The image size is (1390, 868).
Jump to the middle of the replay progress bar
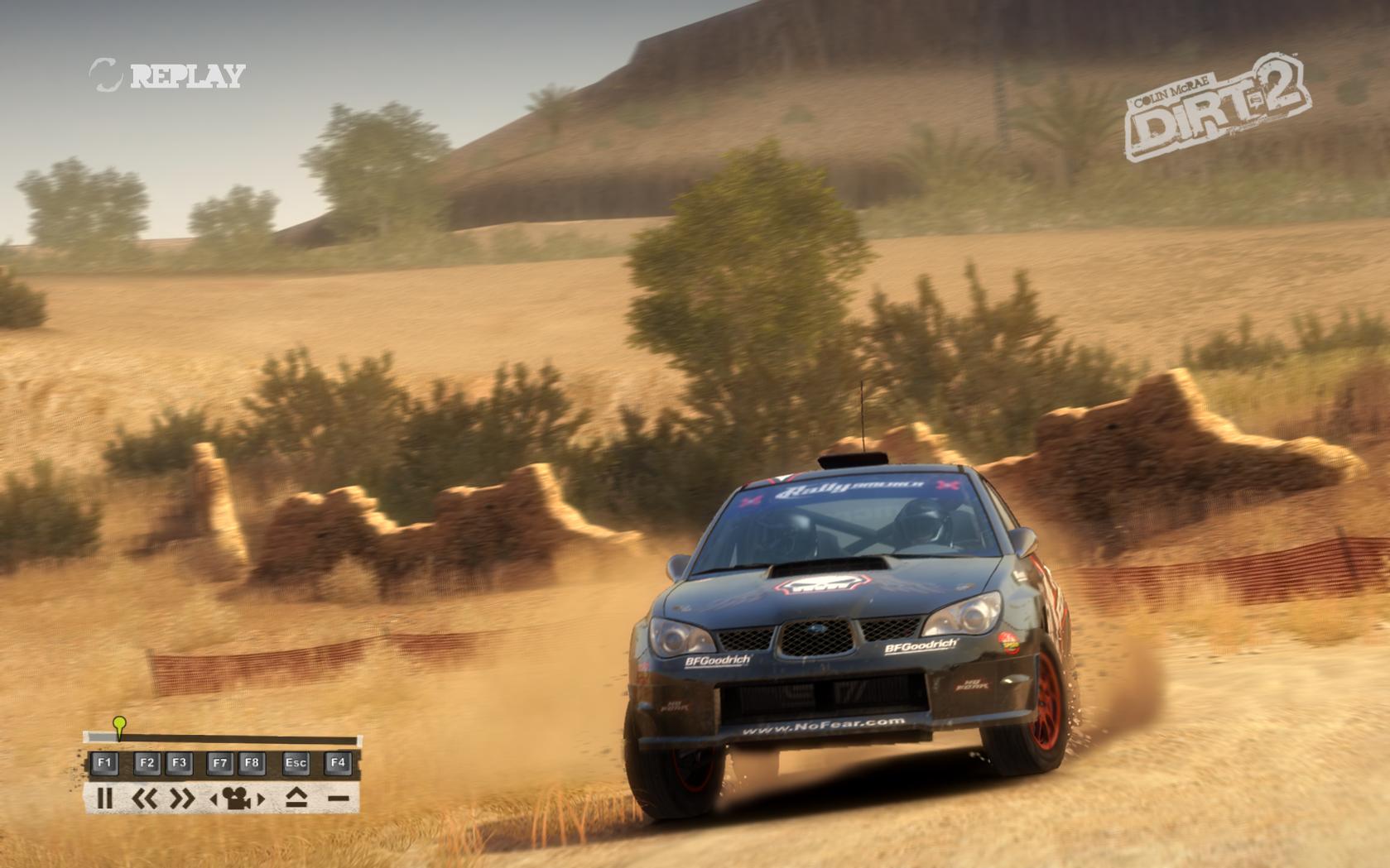coord(222,739)
